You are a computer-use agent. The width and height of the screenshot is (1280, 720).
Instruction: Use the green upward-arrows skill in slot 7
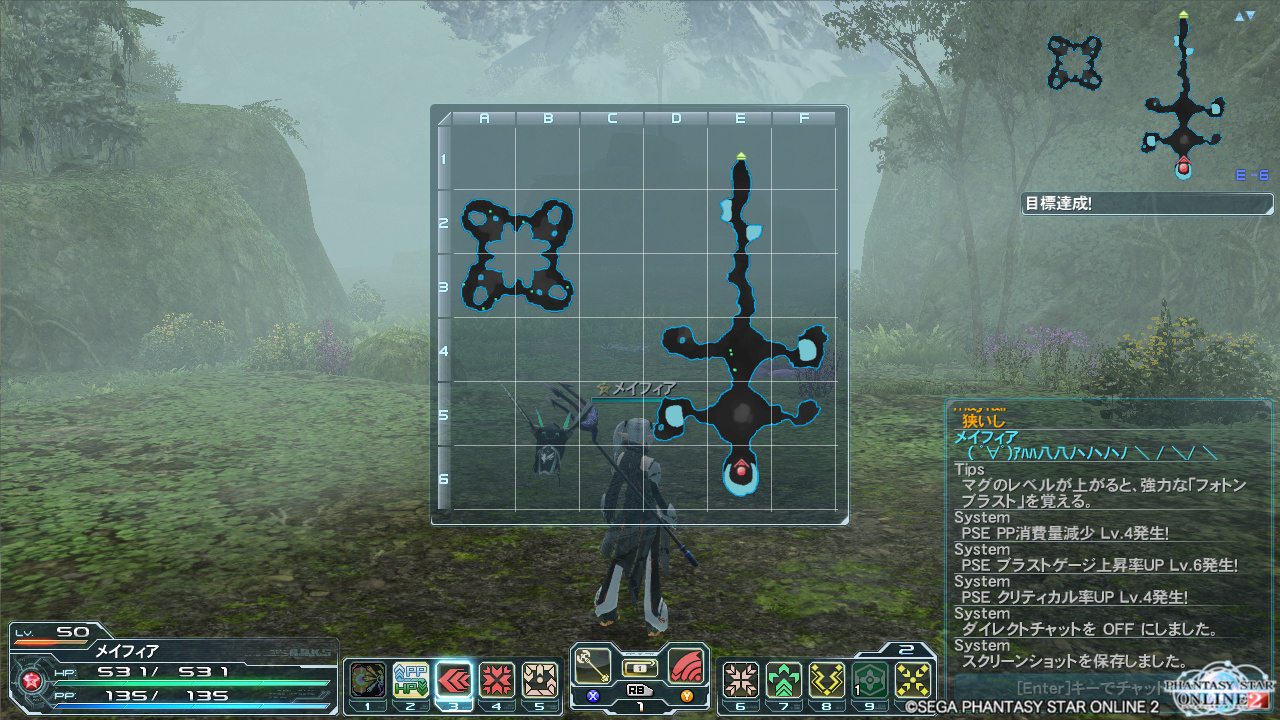784,680
